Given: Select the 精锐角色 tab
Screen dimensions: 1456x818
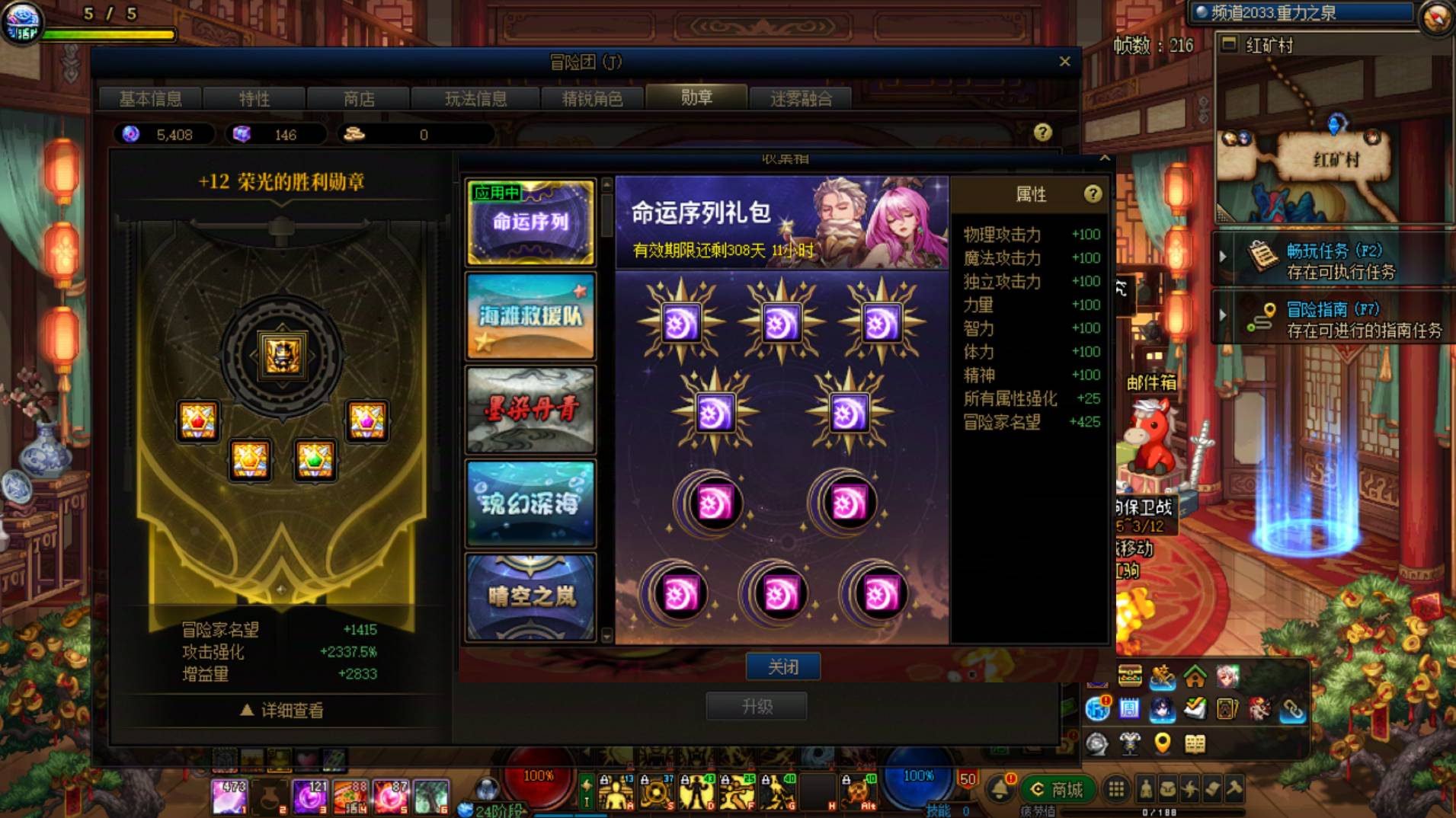Looking at the screenshot, I should tap(593, 98).
